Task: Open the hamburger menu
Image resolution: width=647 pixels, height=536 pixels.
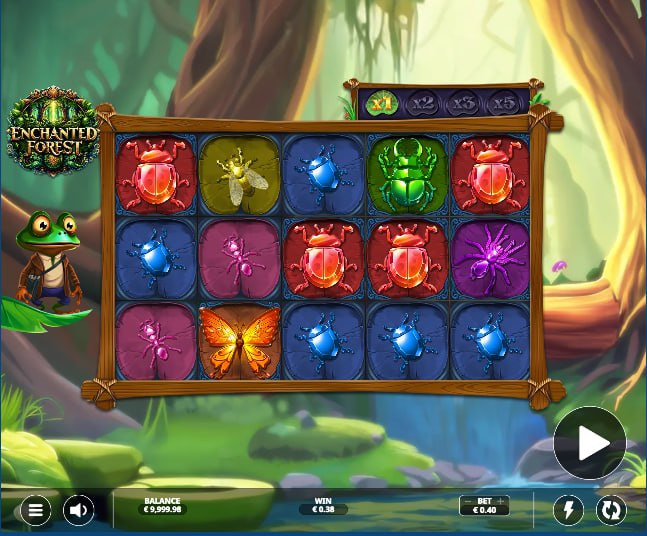Action: pyautogui.click(x=35, y=511)
